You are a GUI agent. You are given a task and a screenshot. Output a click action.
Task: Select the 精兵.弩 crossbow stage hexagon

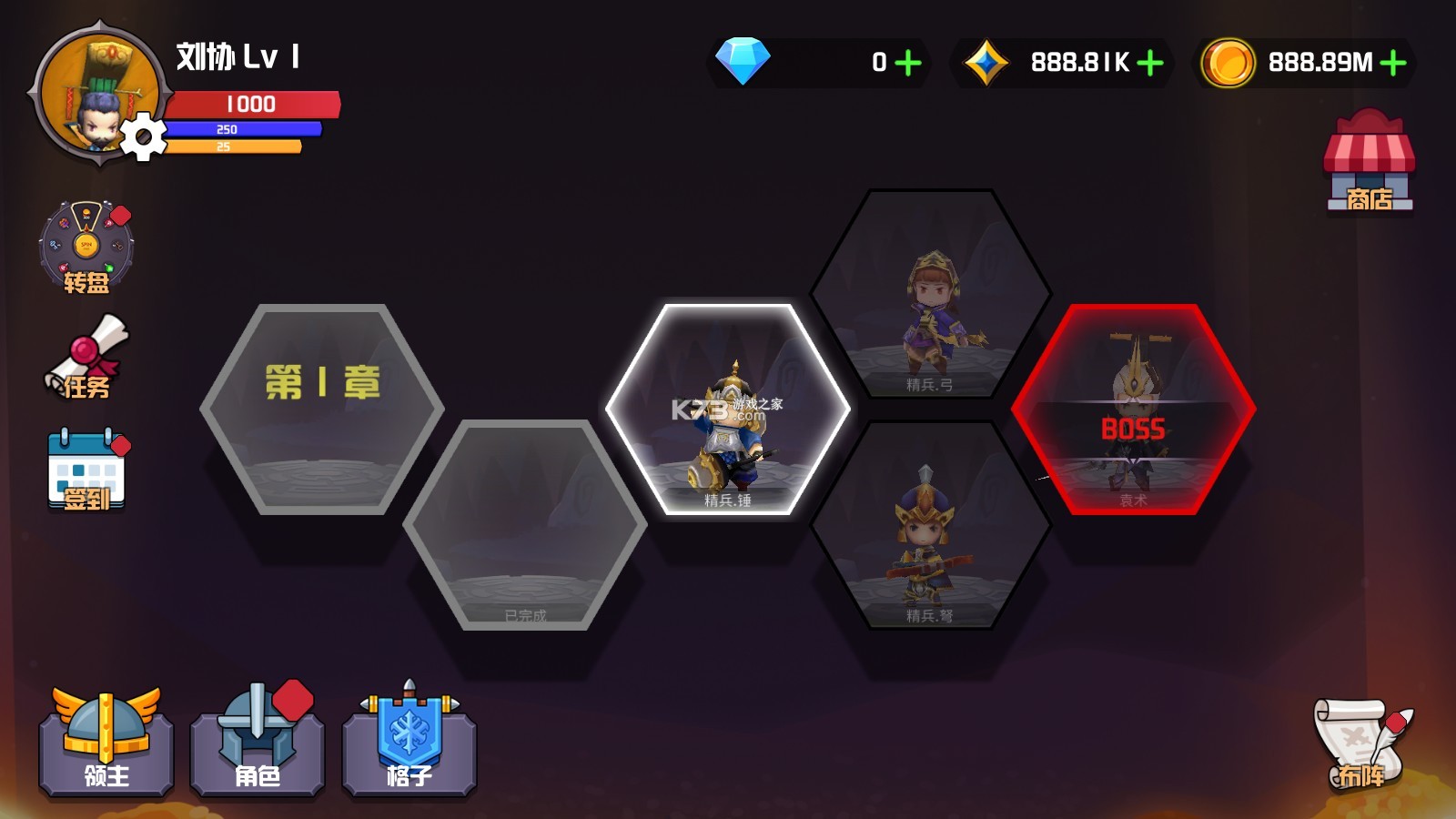(x=930, y=525)
